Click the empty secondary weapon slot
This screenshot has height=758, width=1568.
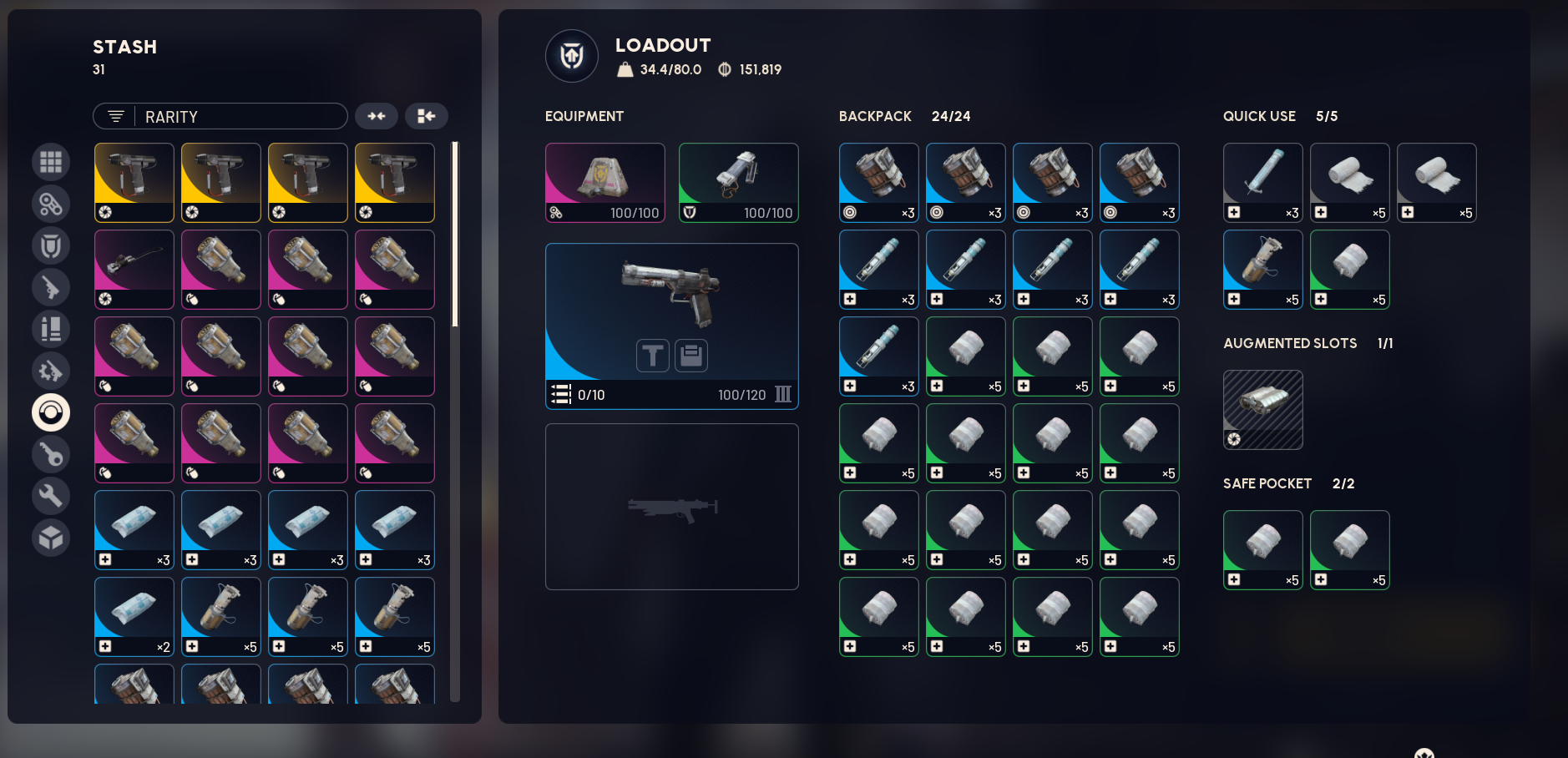click(x=672, y=507)
